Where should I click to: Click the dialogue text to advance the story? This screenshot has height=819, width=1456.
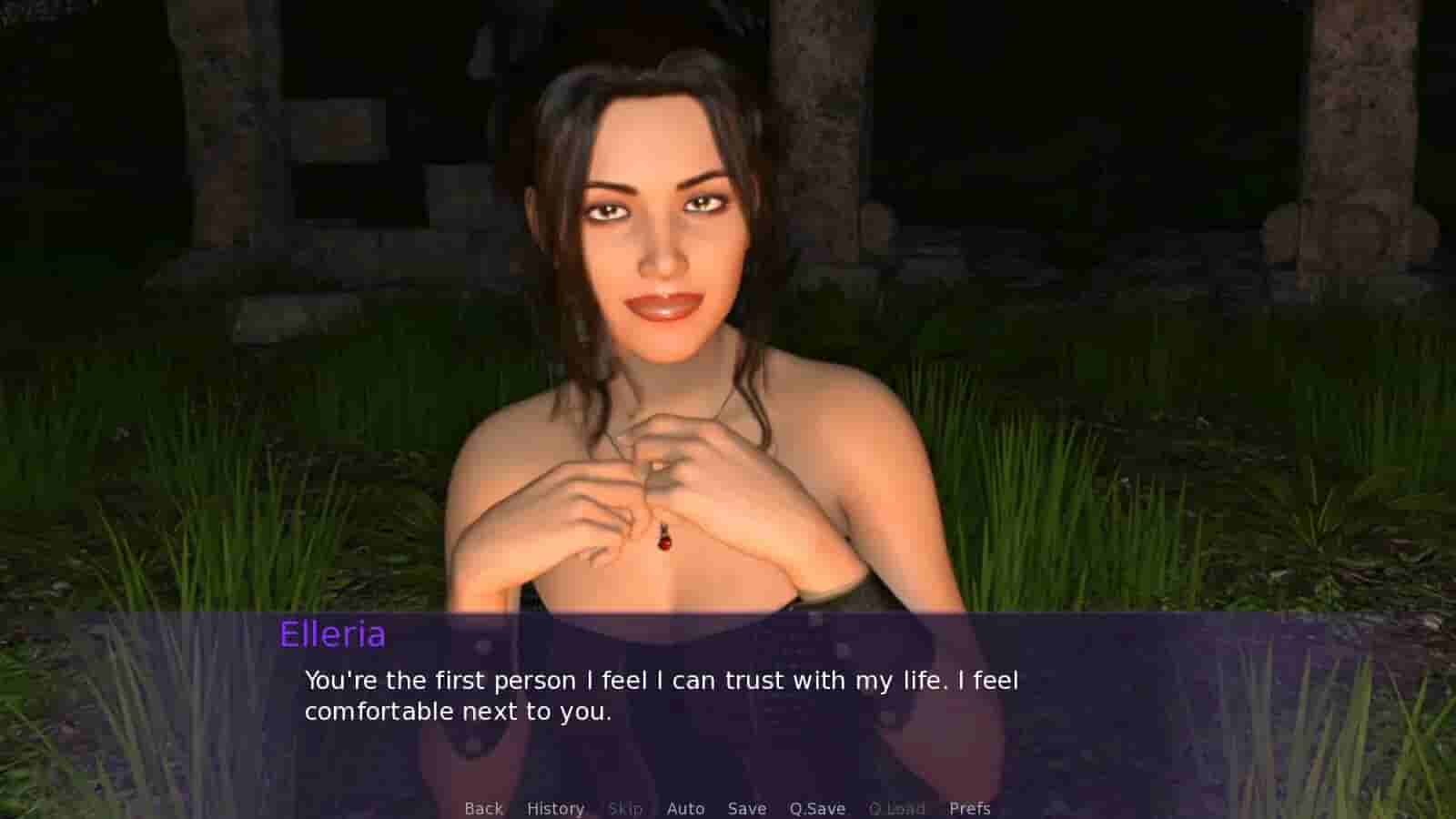tap(662, 694)
